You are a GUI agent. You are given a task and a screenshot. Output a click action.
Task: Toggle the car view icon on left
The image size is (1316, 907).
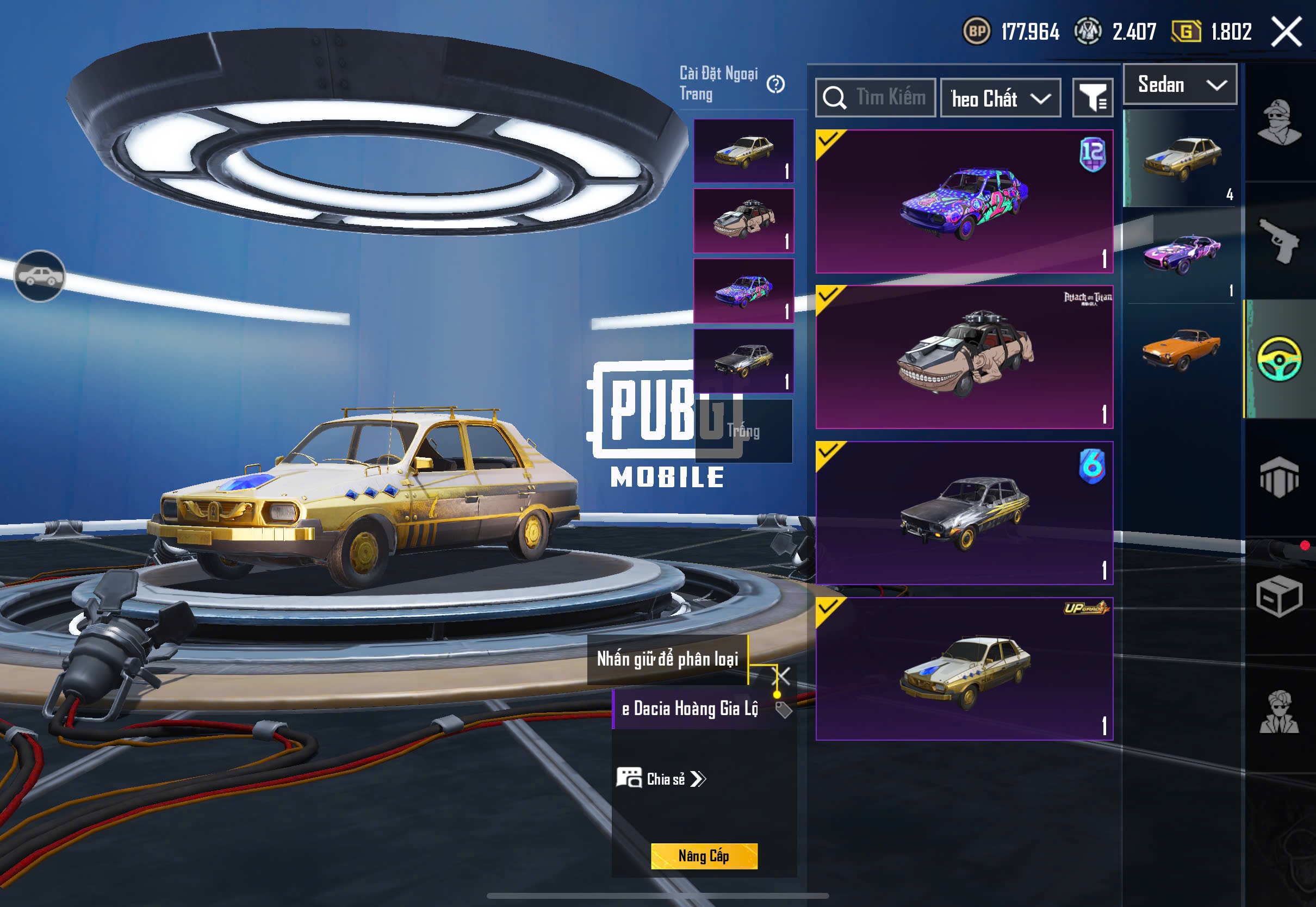39,276
